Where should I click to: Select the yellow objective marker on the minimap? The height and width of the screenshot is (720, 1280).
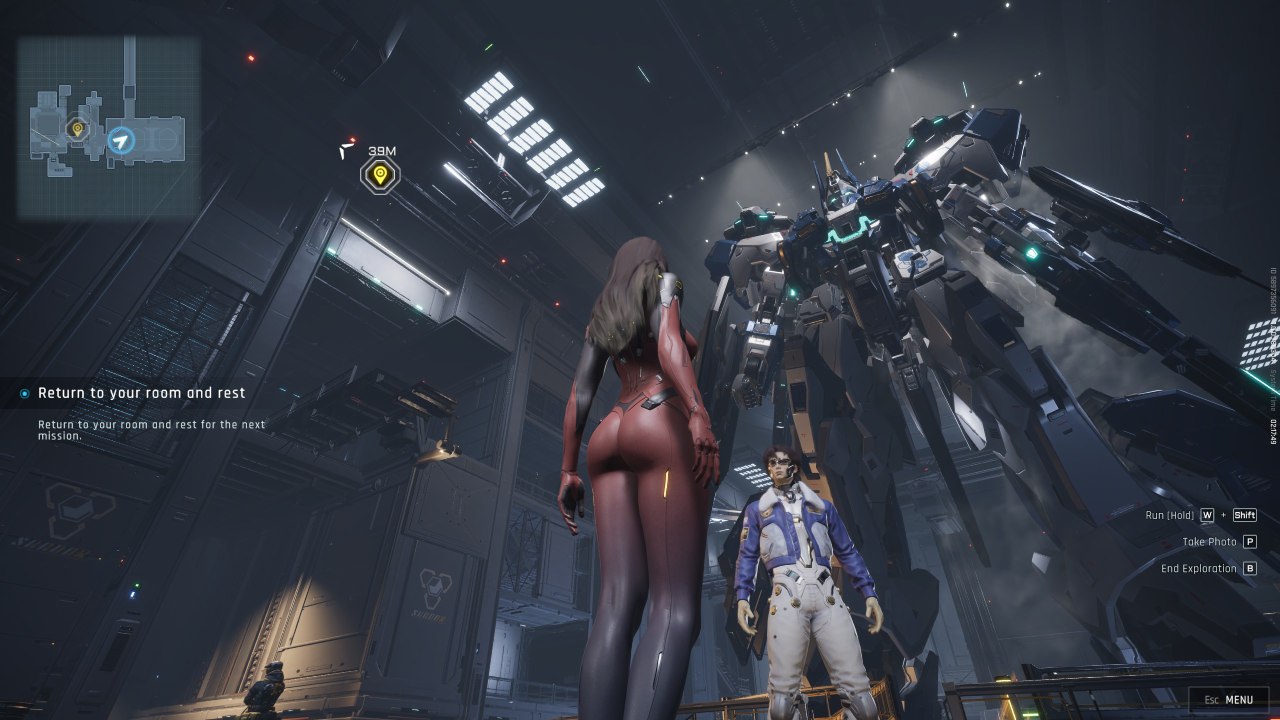pyautogui.click(x=77, y=128)
